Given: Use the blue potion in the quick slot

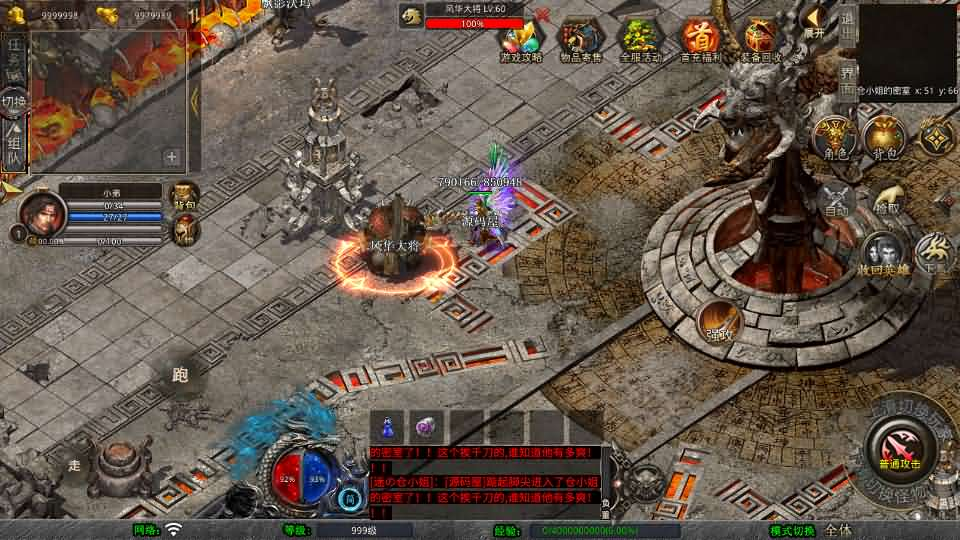Looking at the screenshot, I should (x=387, y=427).
